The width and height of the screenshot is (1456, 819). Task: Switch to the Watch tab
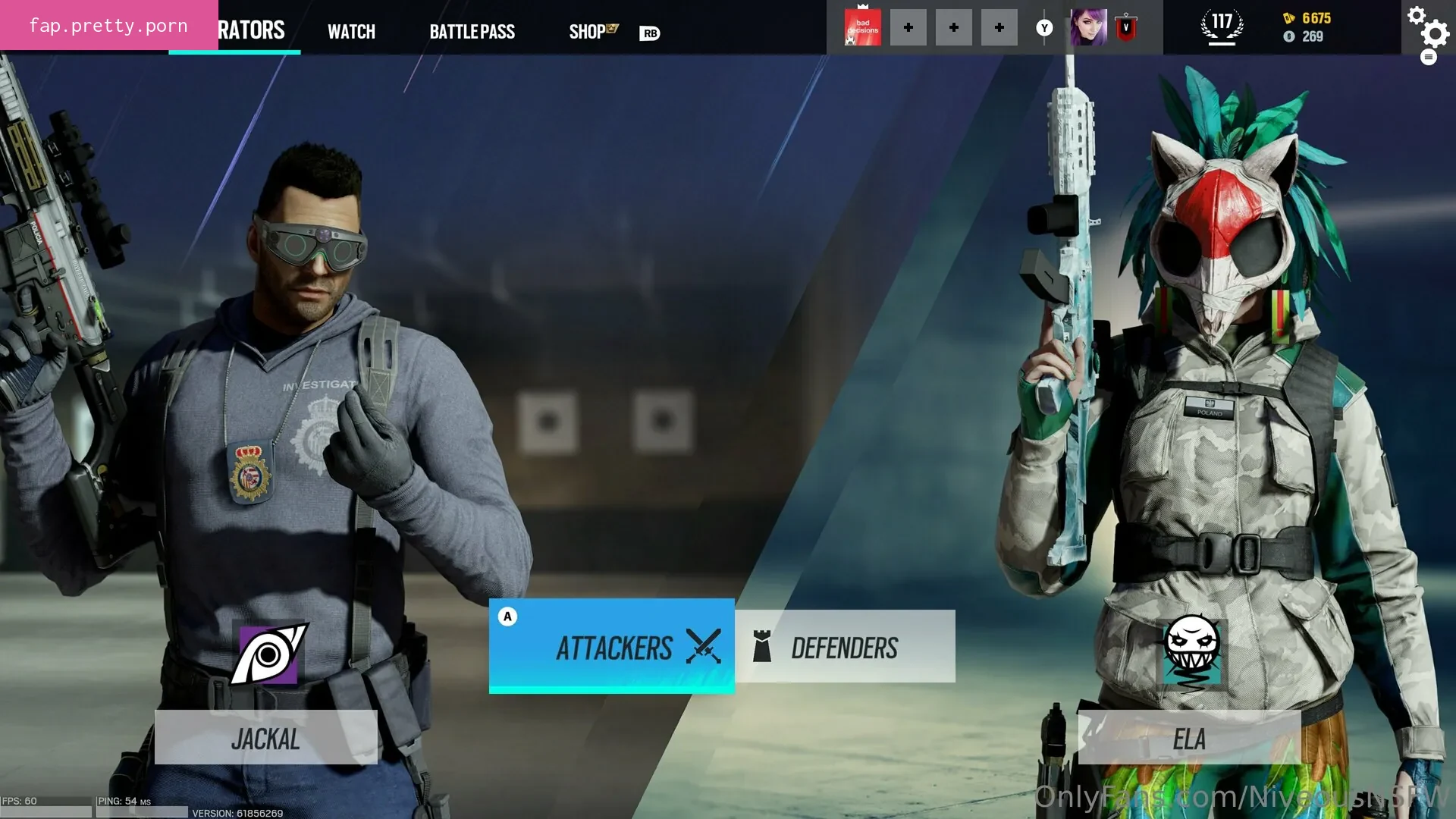tap(351, 31)
